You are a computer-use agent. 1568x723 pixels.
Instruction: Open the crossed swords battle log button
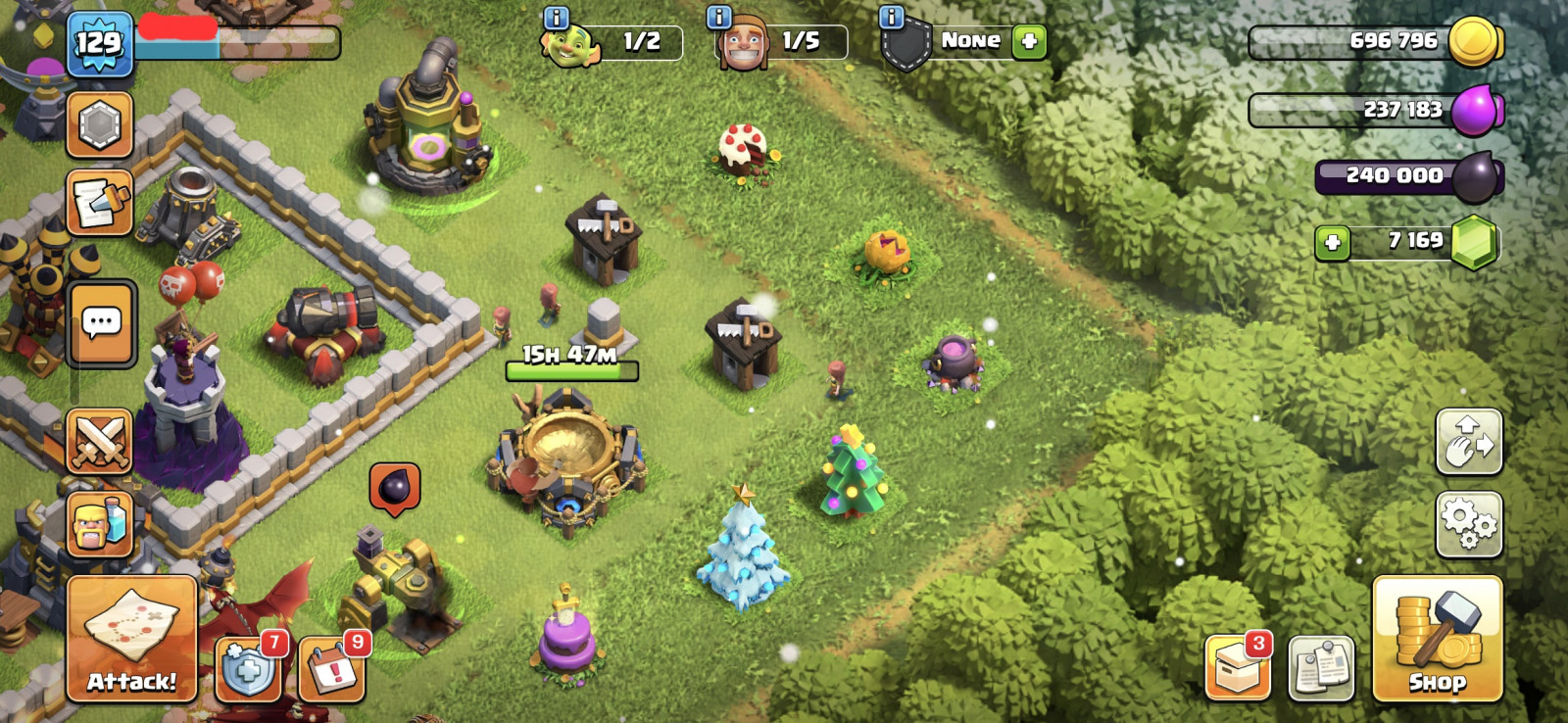click(x=99, y=441)
